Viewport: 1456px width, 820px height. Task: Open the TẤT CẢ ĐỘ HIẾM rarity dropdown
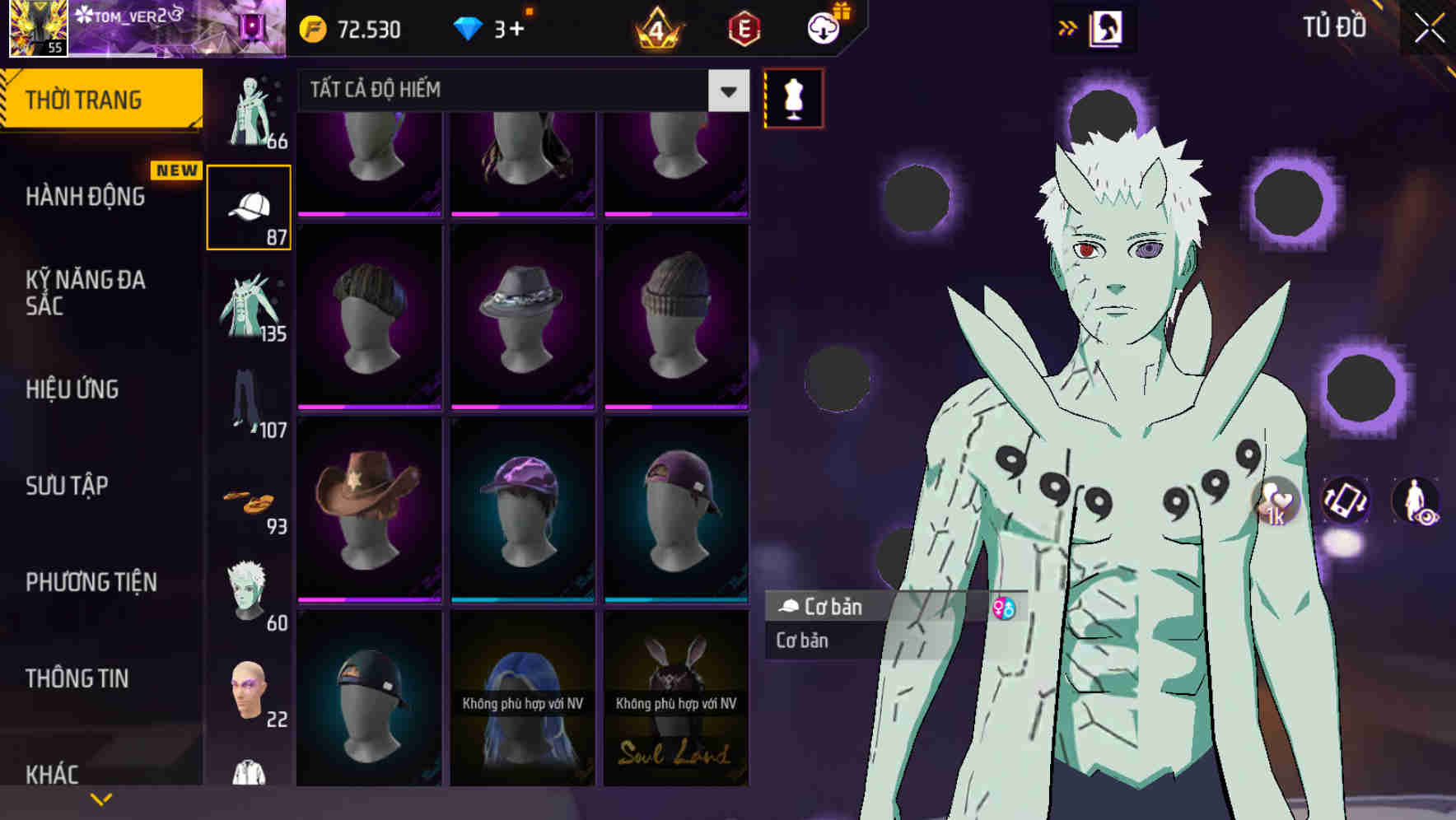click(x=519, y=91)
